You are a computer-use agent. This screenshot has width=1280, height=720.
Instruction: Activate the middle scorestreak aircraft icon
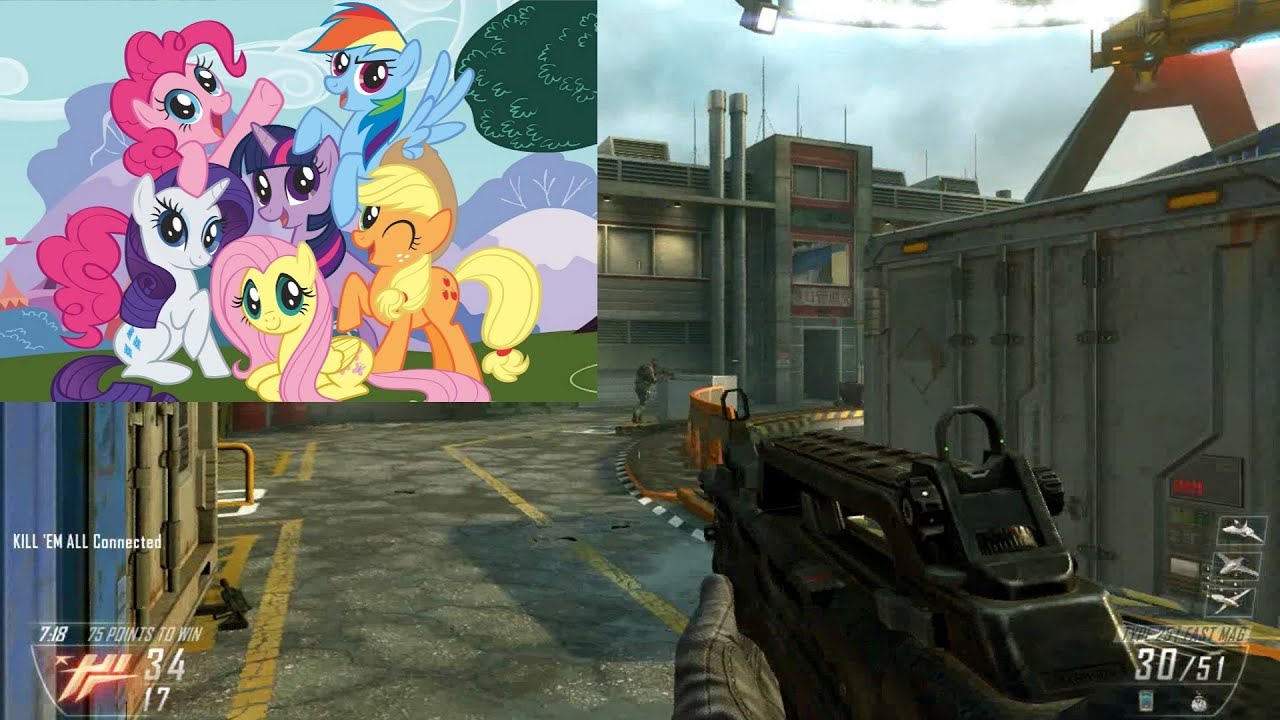click(x=1236, y=565)
